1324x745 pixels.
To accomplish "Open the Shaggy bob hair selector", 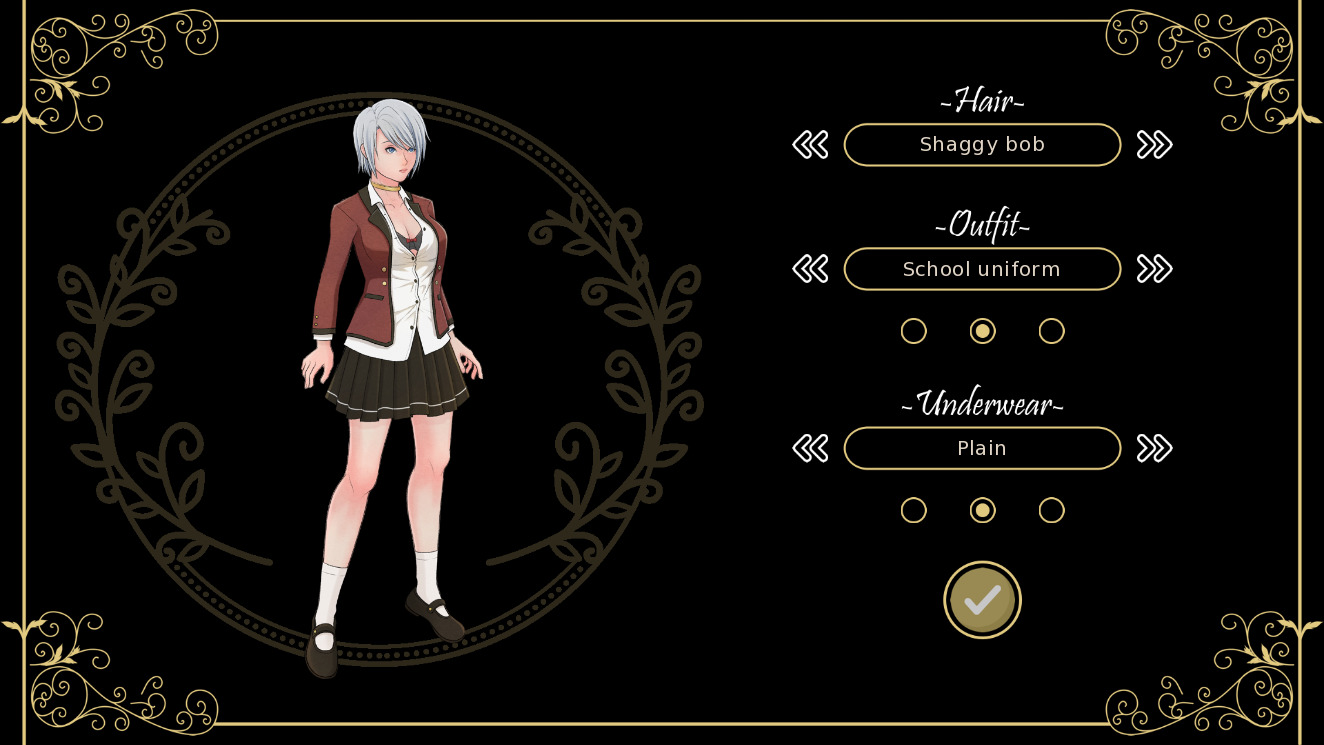I will tap(982, 144).
